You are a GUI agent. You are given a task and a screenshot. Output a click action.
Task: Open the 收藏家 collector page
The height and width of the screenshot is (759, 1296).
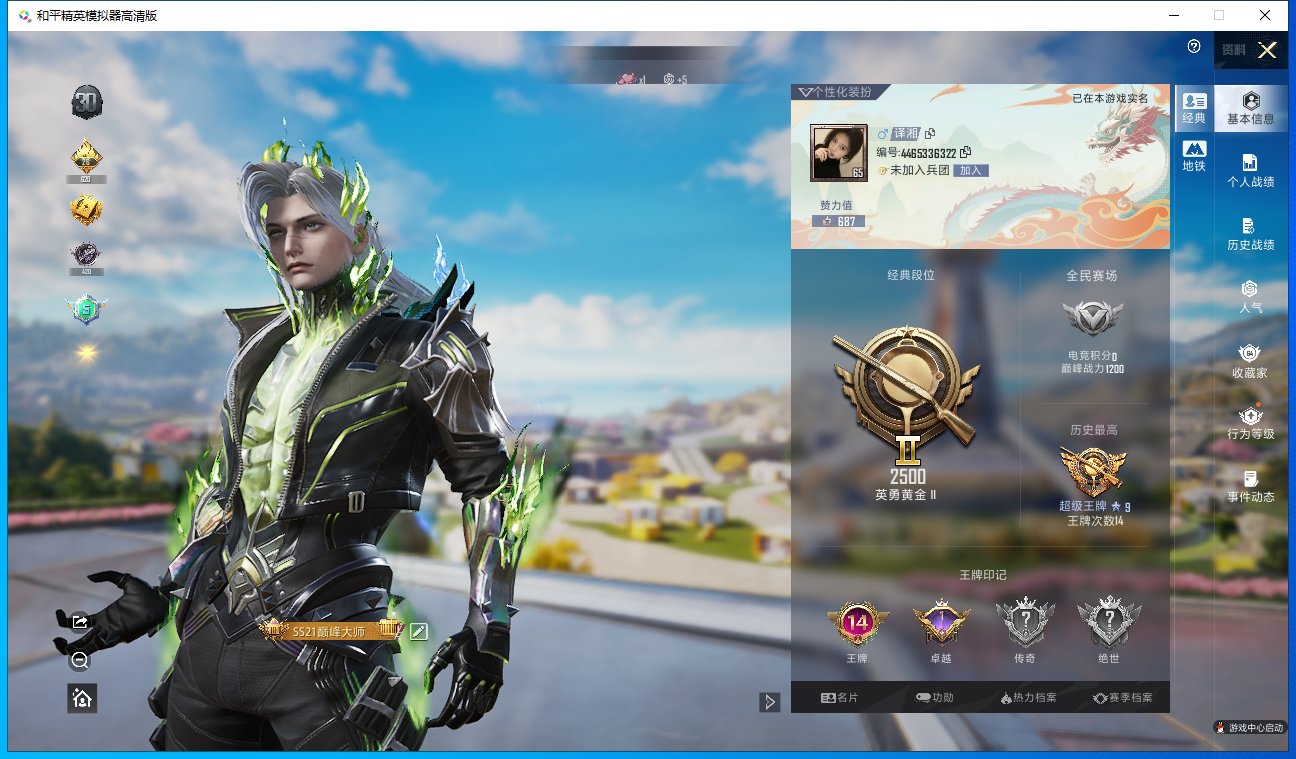1250,360
